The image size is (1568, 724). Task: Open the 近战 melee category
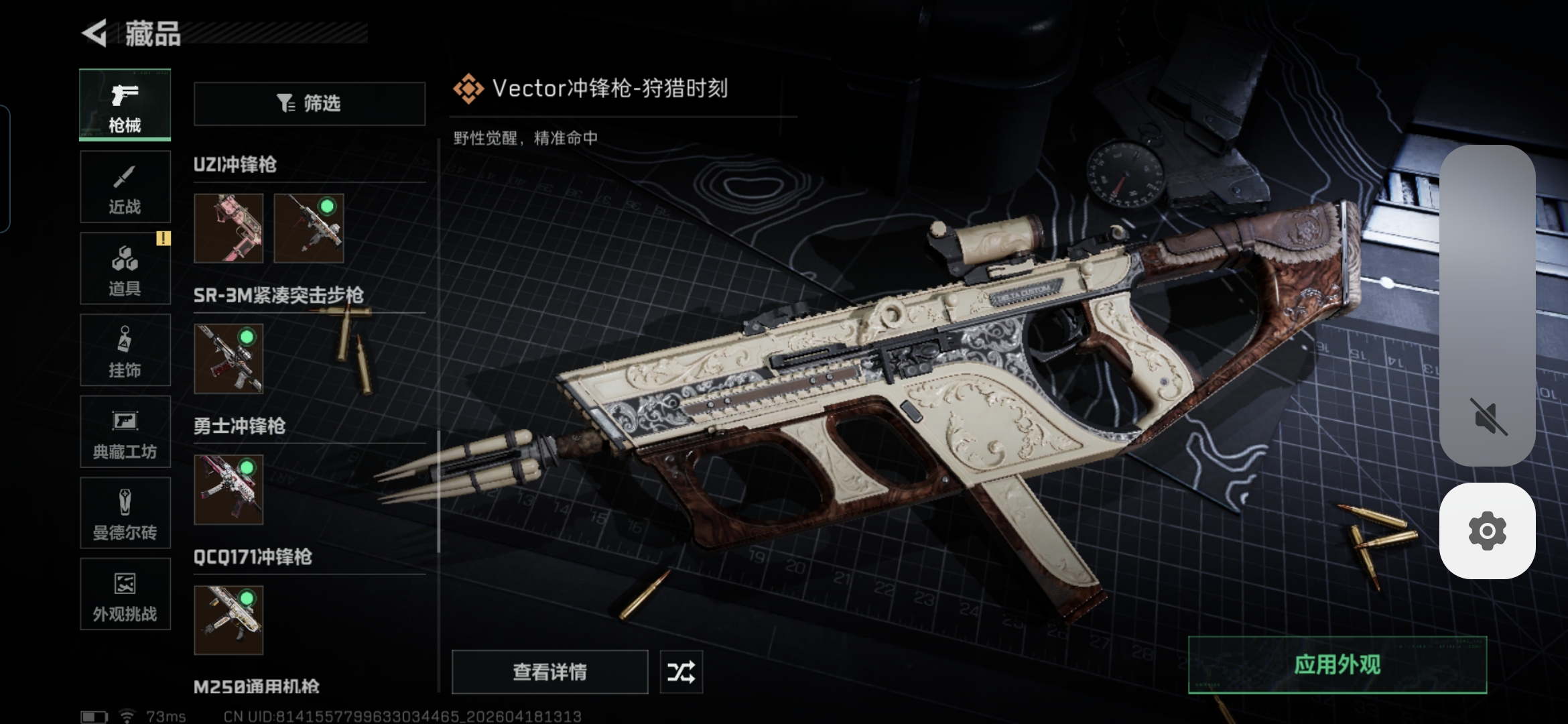(x=125, y=187)
